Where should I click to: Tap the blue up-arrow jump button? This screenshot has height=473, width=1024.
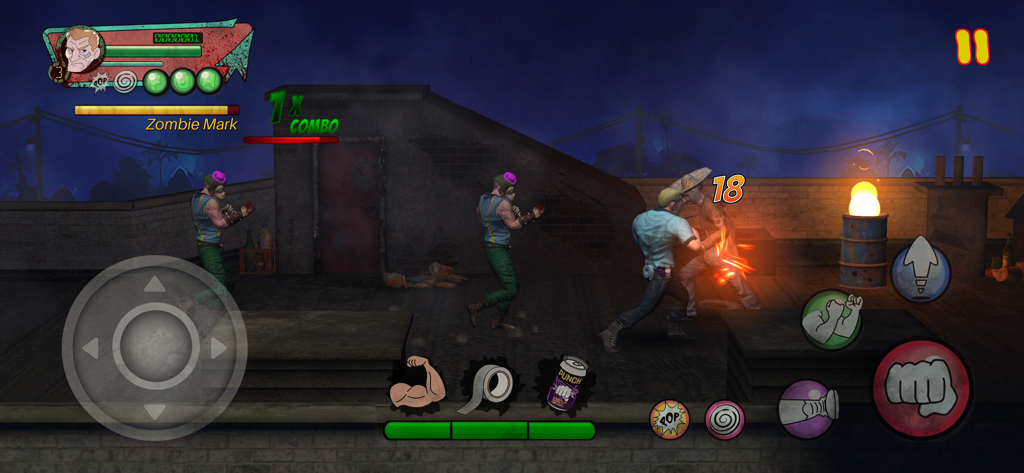920,270
